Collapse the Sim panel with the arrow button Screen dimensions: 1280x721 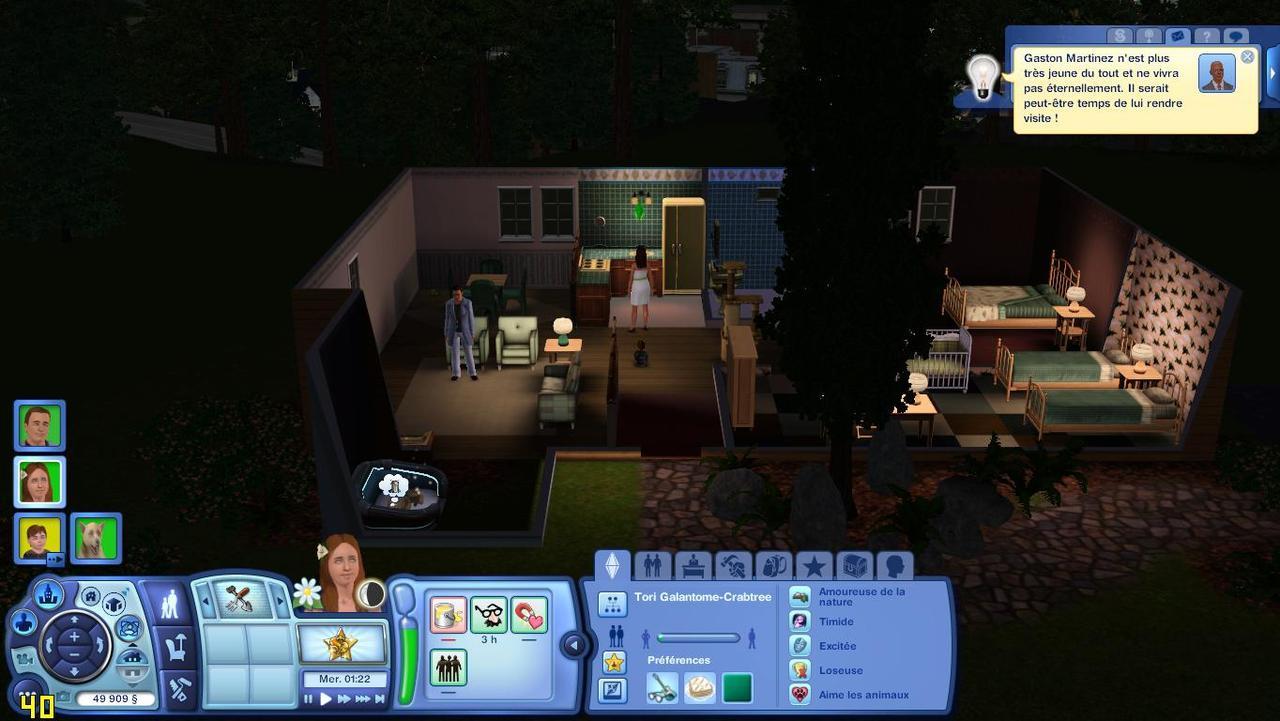[x=574, y=645]
